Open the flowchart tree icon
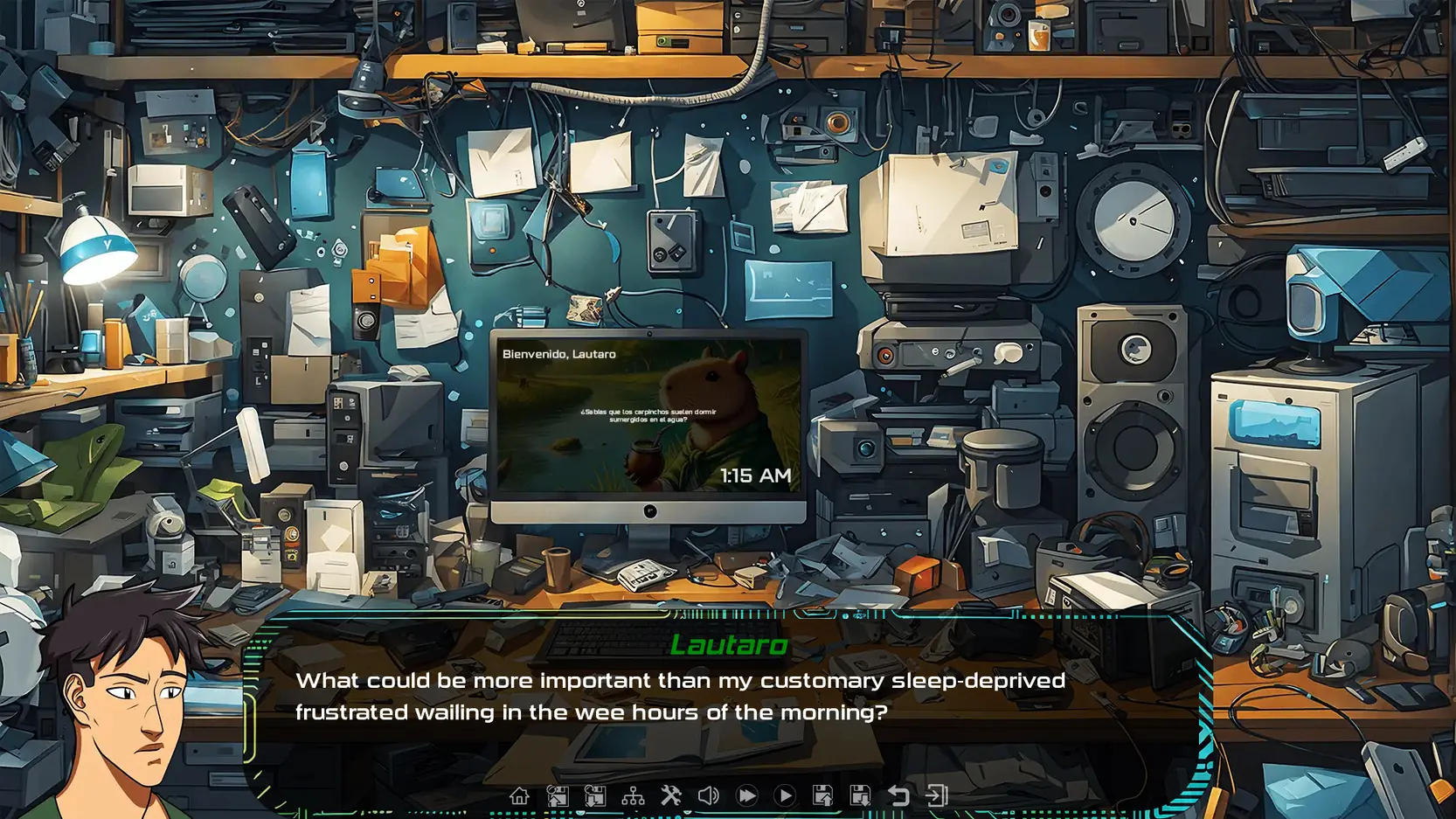 pos(633,795)
